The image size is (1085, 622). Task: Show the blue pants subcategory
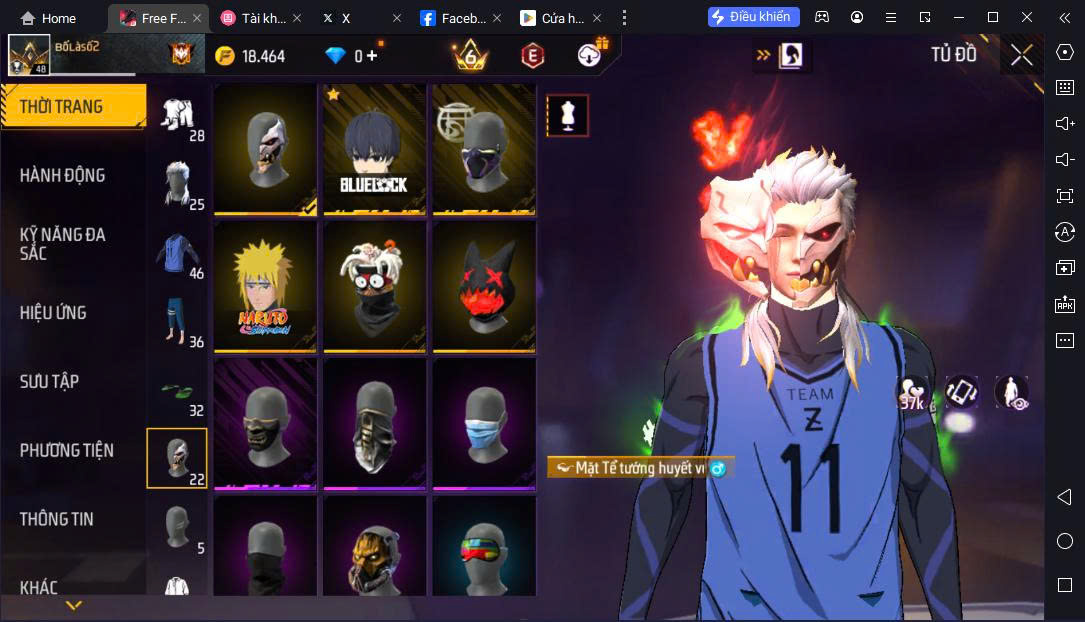point(178,322)
